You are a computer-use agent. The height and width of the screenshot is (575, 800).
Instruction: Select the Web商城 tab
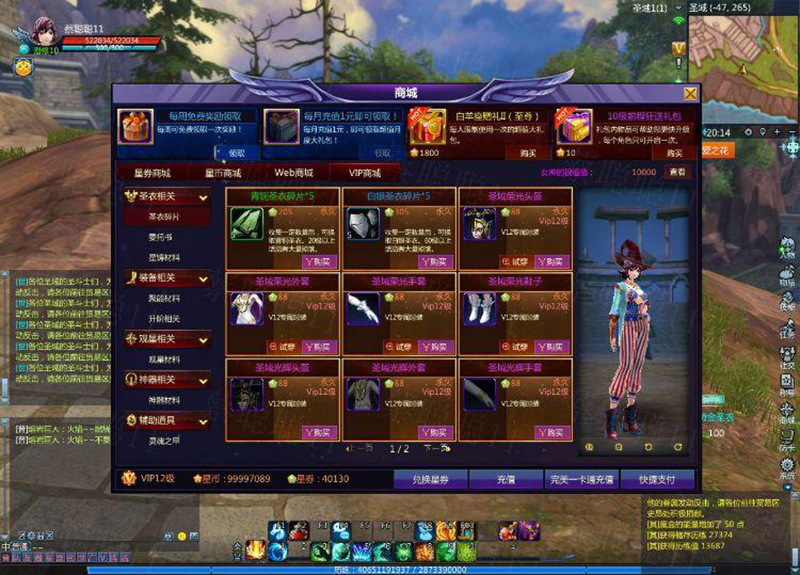pos(293,172)
